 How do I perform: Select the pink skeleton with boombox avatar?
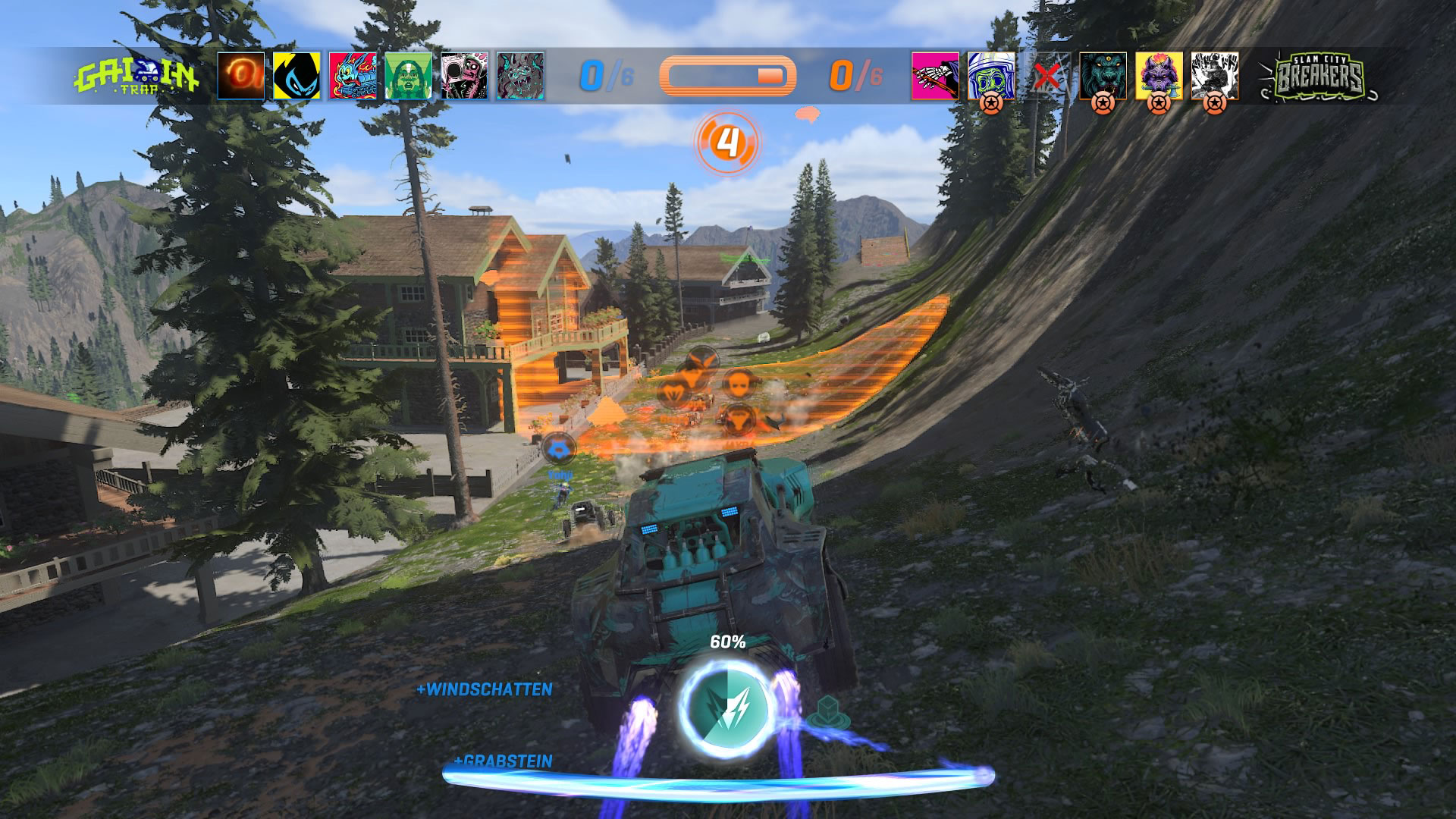[464, 76]
